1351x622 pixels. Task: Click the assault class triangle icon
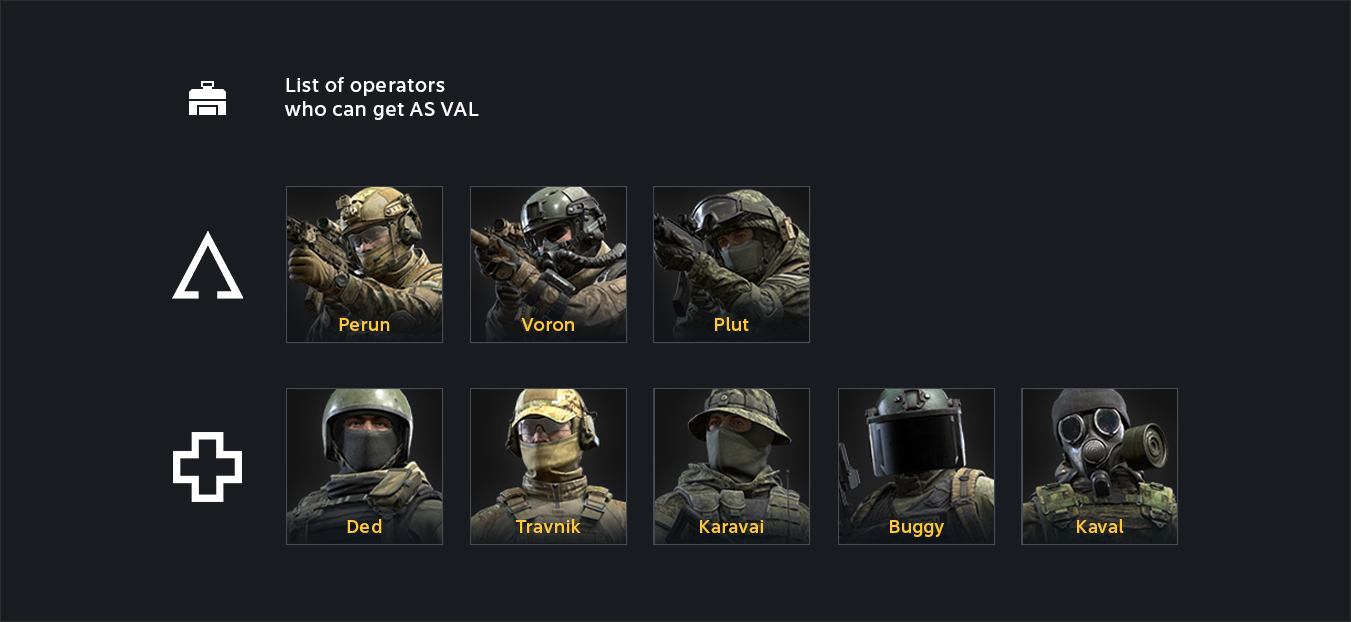tap(208, 267)
